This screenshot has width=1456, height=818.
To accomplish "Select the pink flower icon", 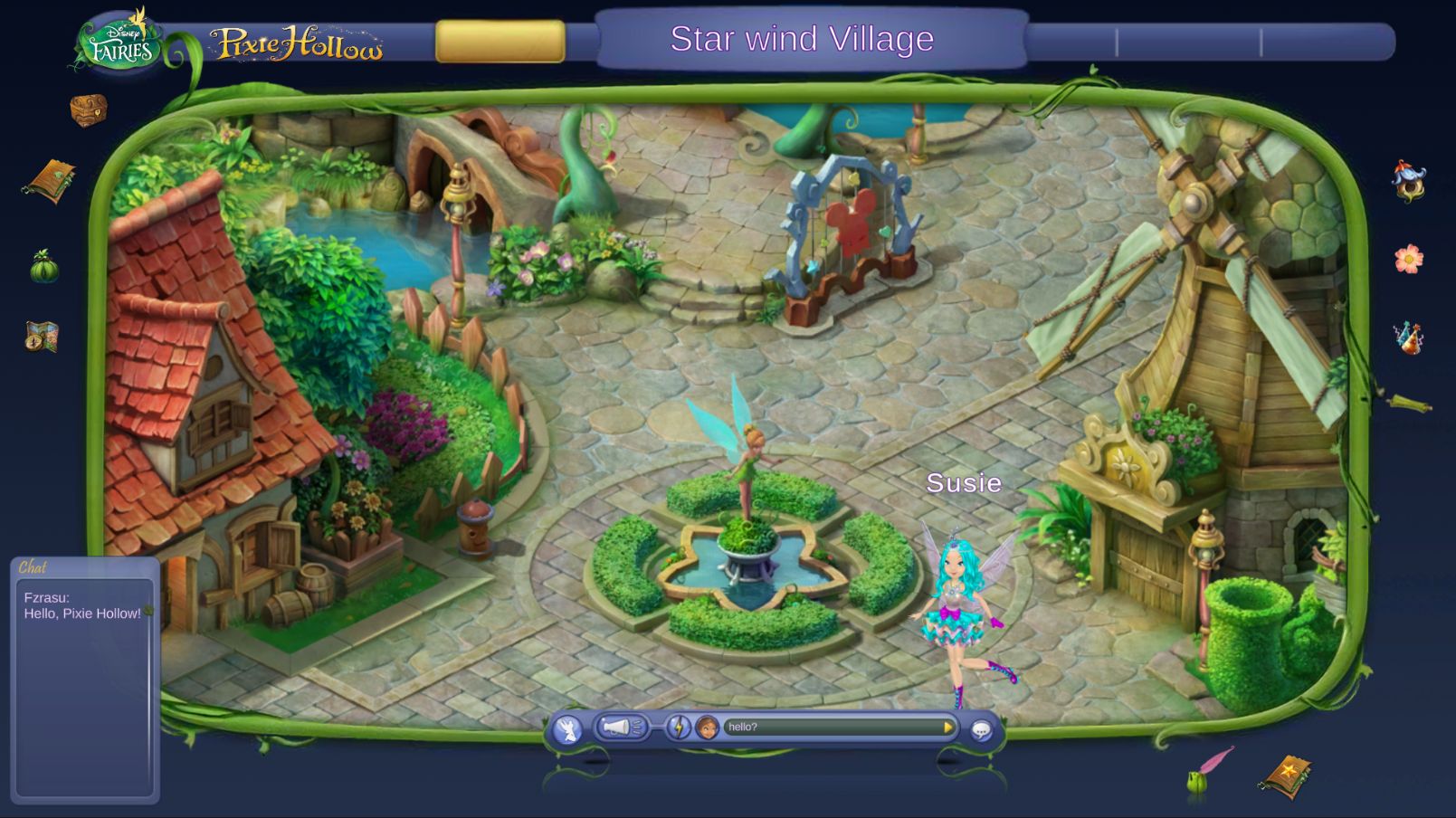I will (1408, 260).
